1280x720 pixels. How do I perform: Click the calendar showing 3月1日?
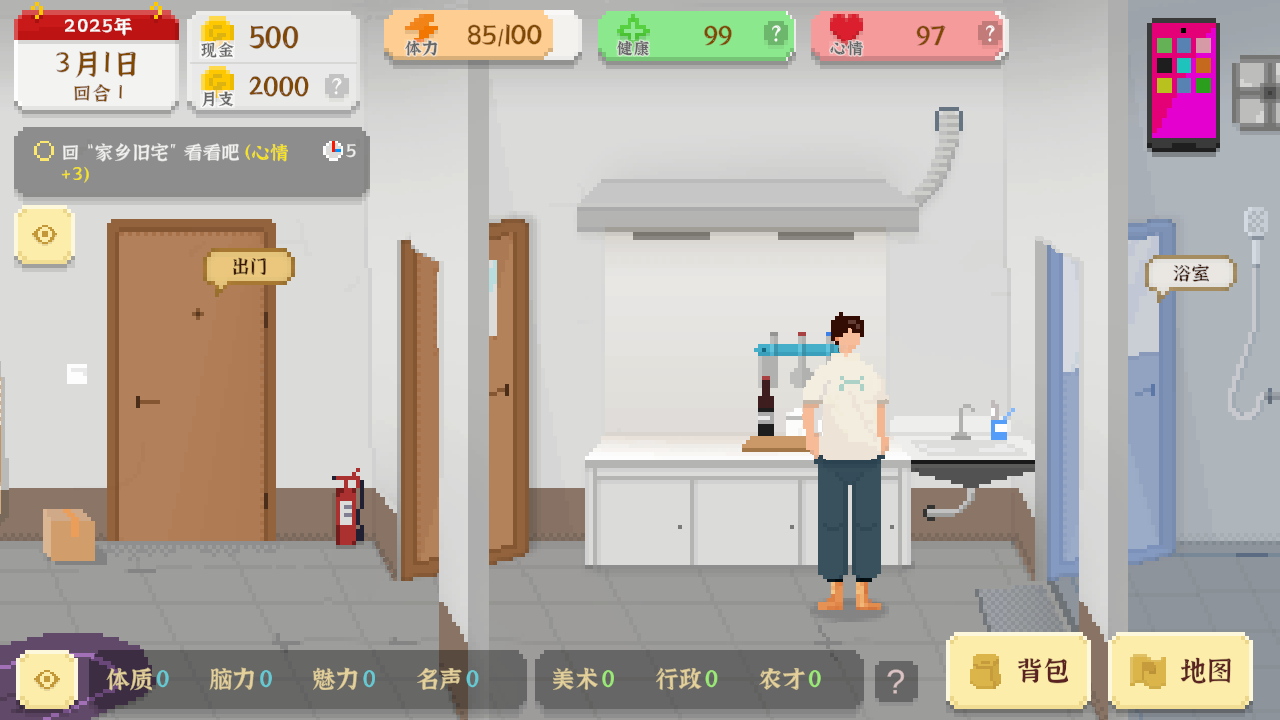click(95, 62)
